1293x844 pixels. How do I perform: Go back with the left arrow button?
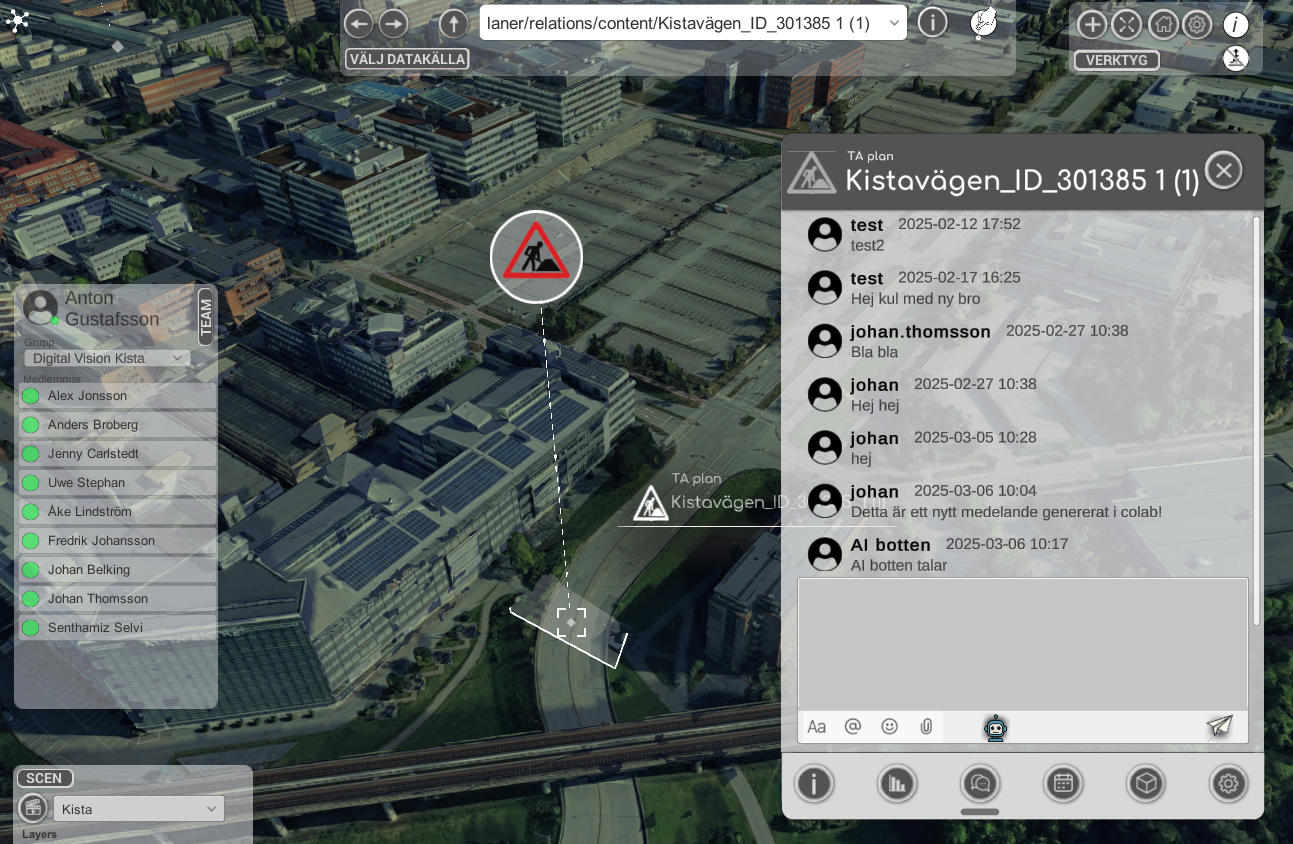359,24
